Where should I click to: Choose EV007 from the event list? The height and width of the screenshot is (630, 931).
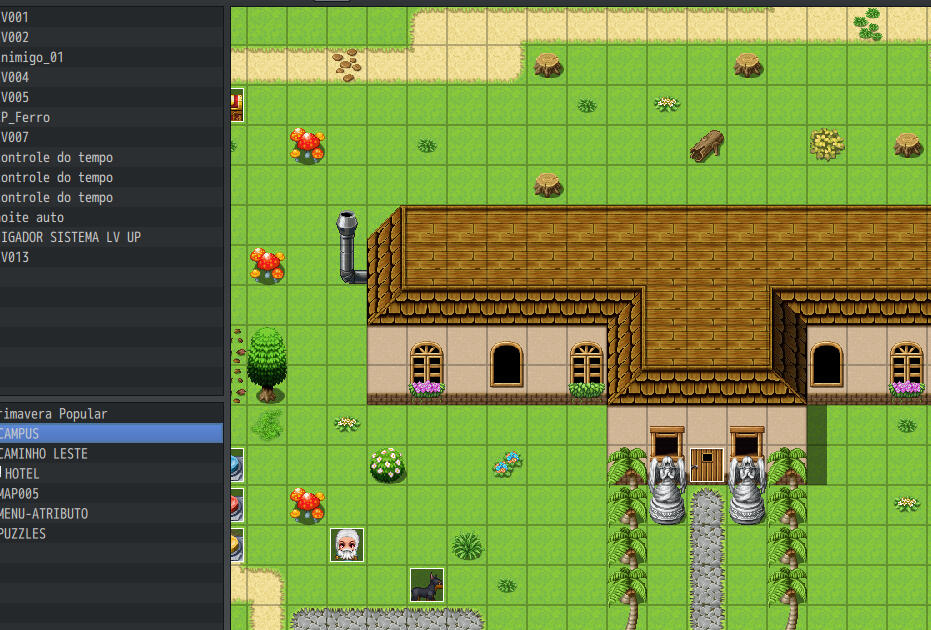(60, 137)
